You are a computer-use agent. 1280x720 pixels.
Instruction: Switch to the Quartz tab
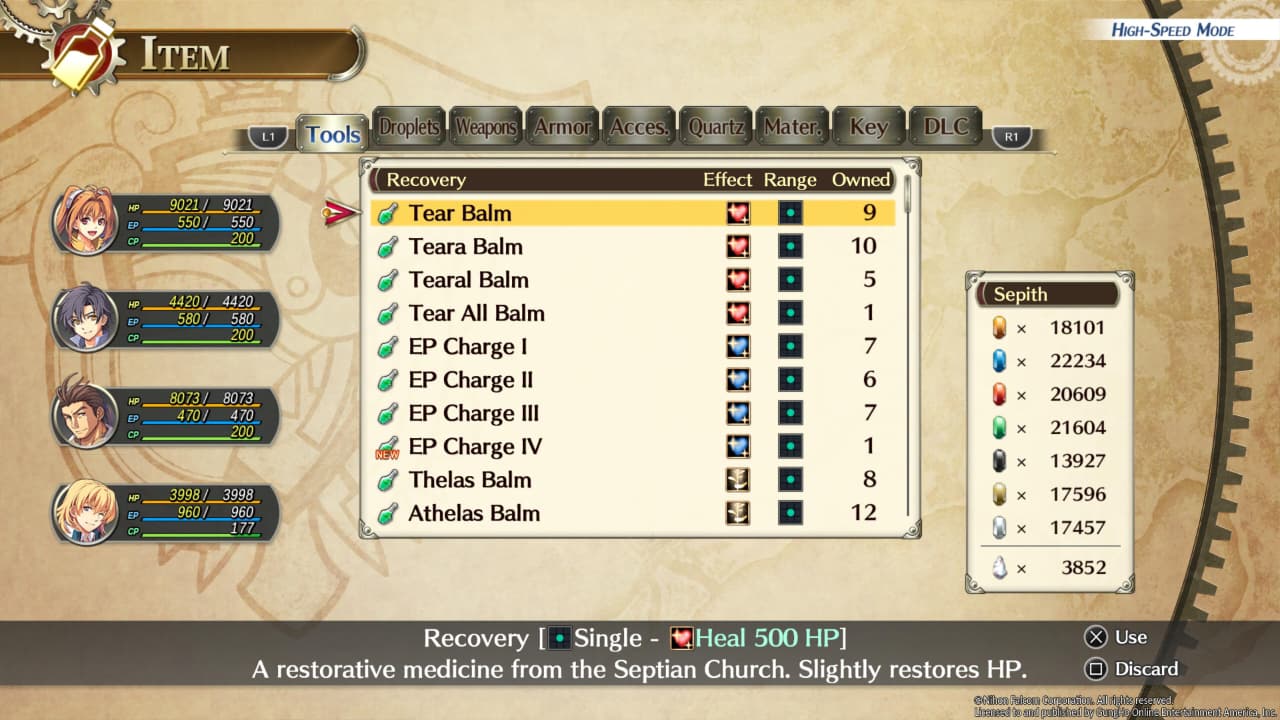pos(716,127)
